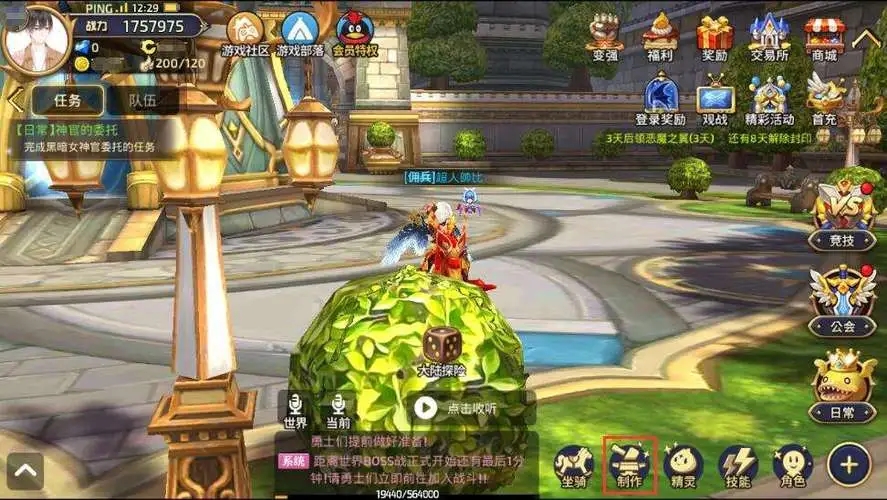This screenshot has height=500, width=887.
Task: Open the 日常 daily activities button
Action: click(x=843, y=385)
